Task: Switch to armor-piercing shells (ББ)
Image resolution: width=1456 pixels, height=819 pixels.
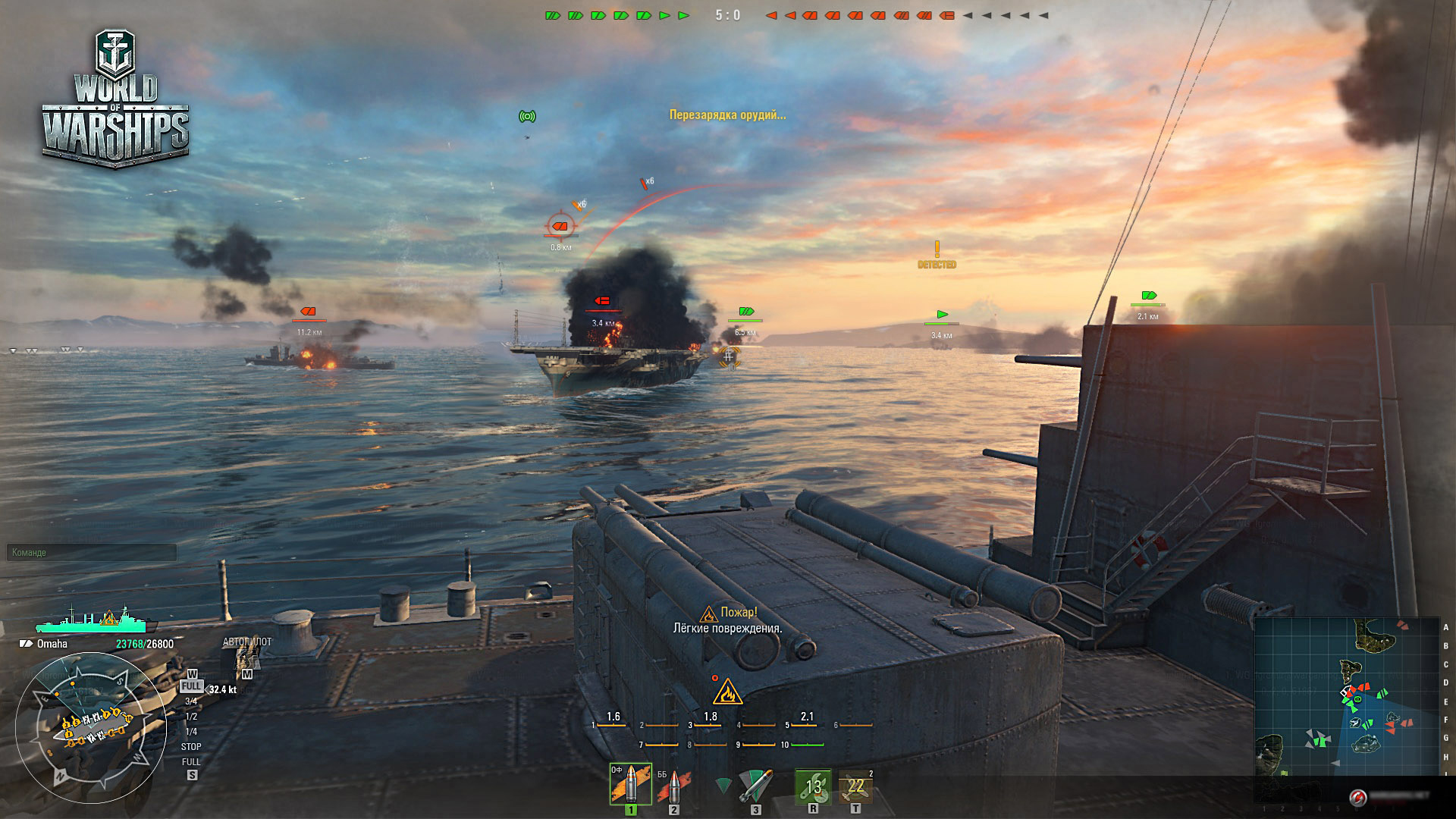Action: pyautogui.click(x=673, y=786)
